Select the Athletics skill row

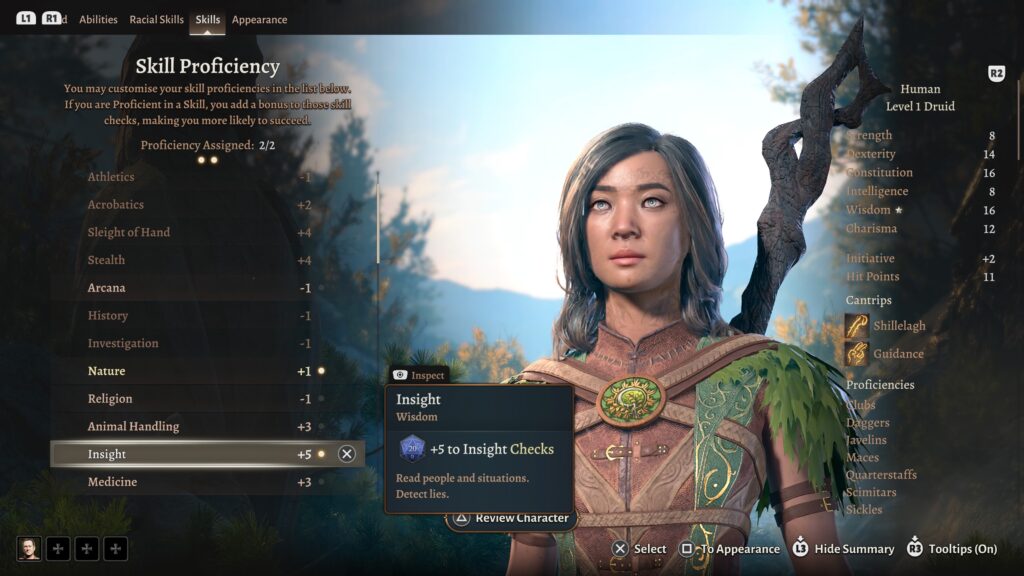click(x=200, y=177)
